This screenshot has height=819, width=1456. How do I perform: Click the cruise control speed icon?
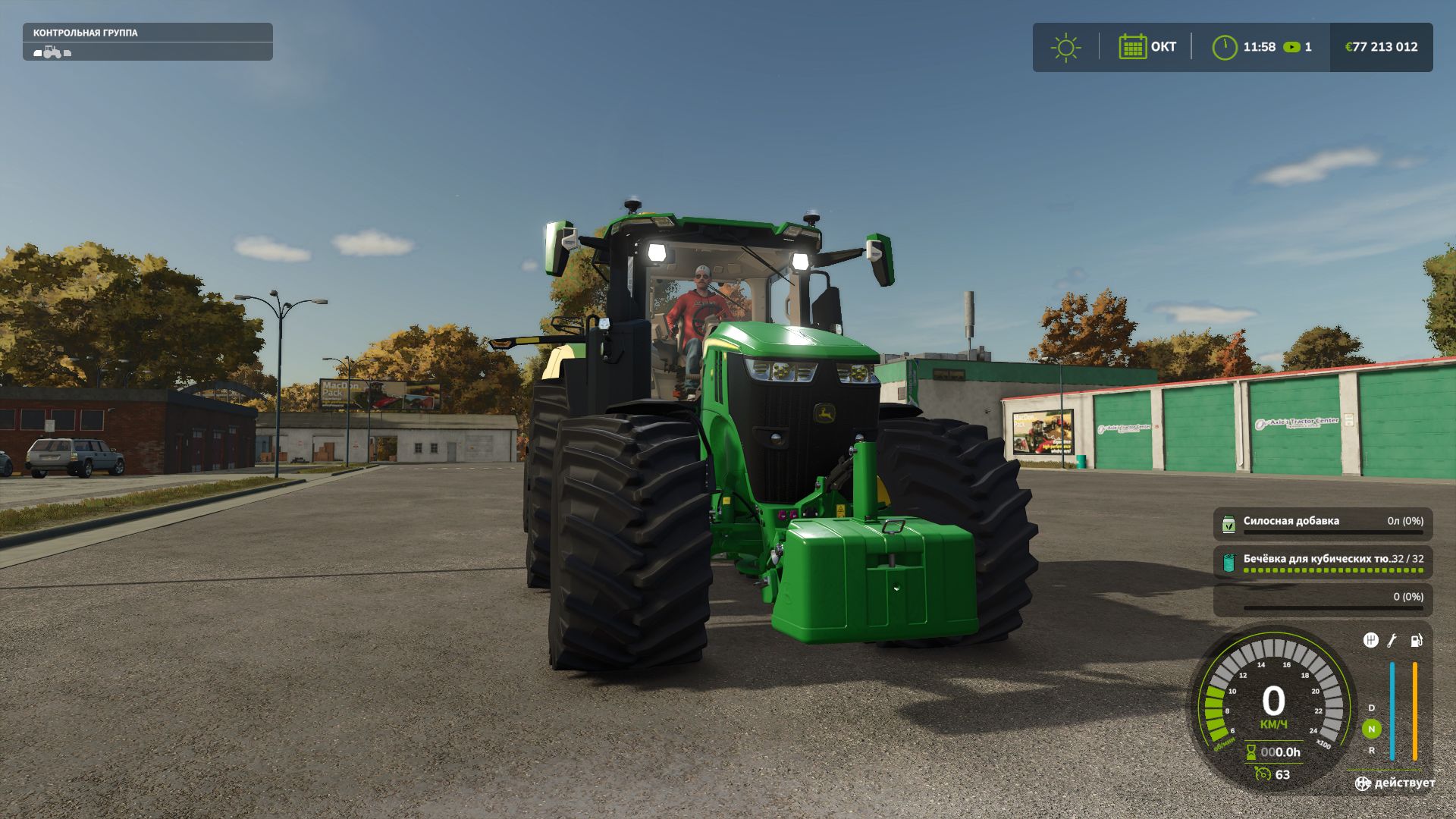(1263, 774)
